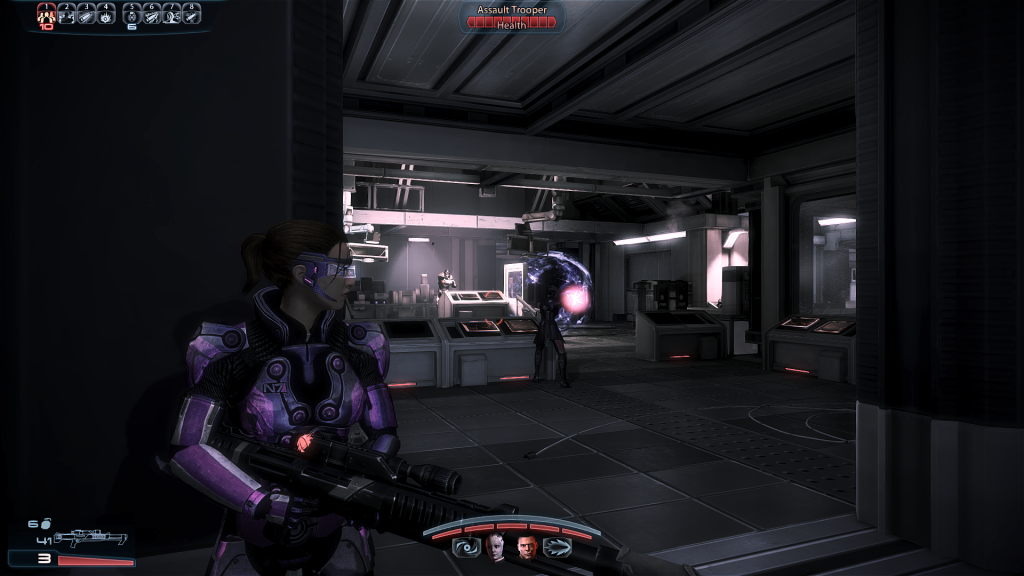Image resolution: width=1024 pixels, height=576 pixels.
Task: Select the burst power in slot 4
Action: tap(106, 14)
